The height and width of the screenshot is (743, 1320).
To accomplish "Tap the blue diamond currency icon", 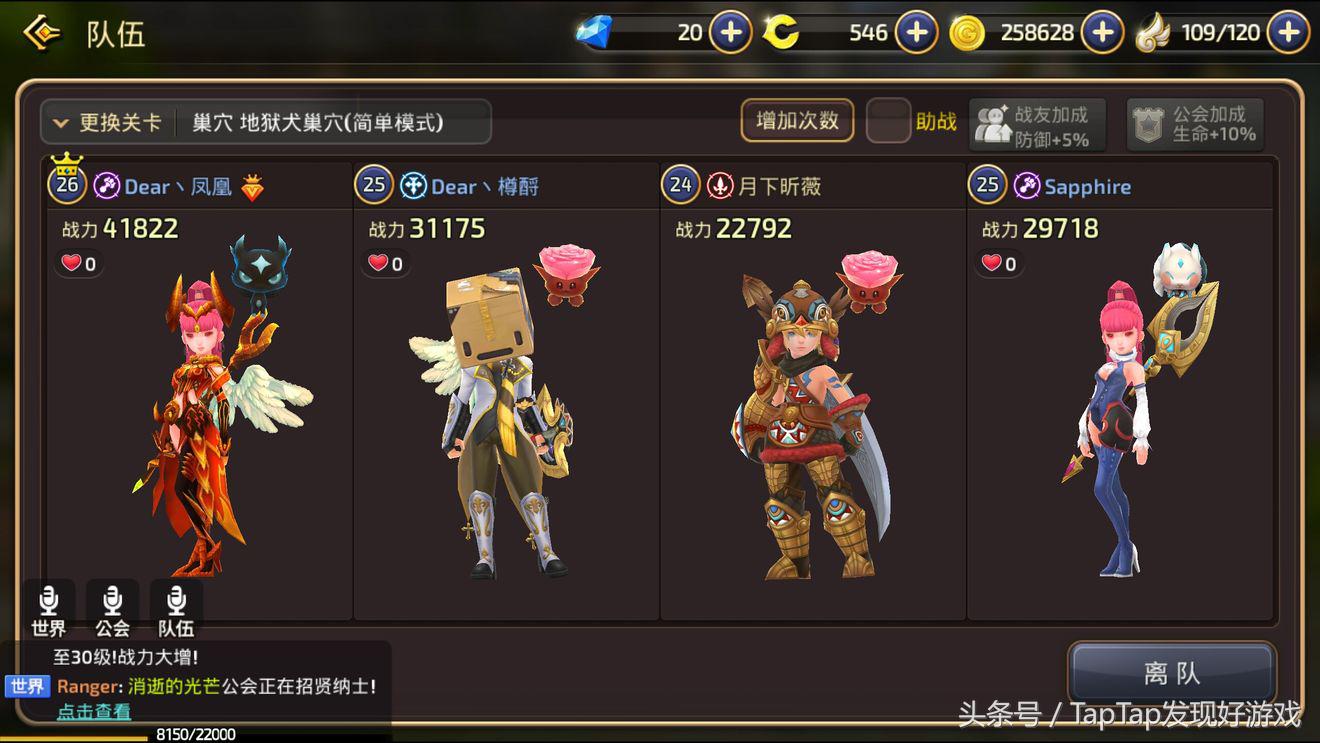I will (x=597, y=31).
